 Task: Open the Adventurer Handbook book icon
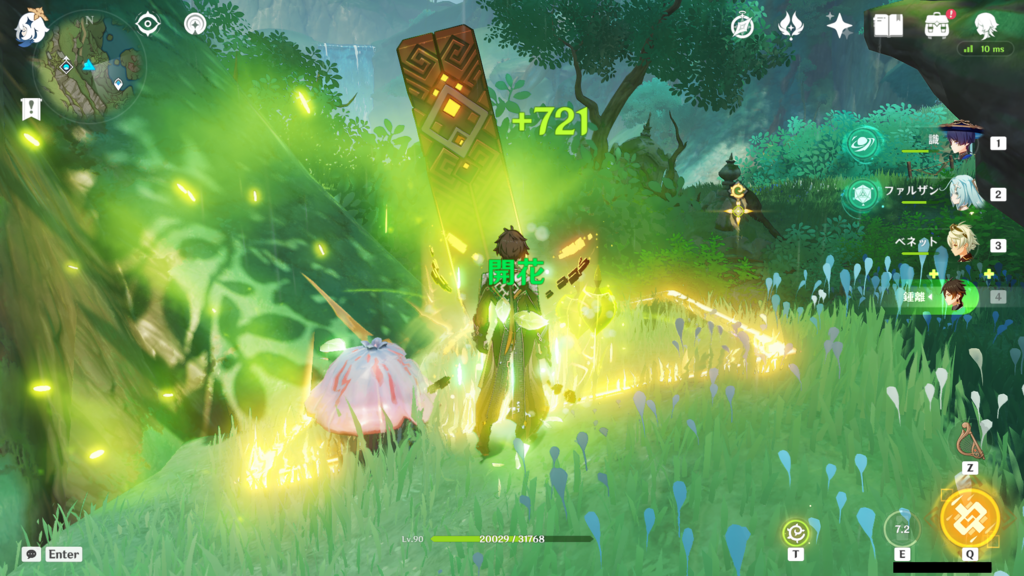point(888,26)
